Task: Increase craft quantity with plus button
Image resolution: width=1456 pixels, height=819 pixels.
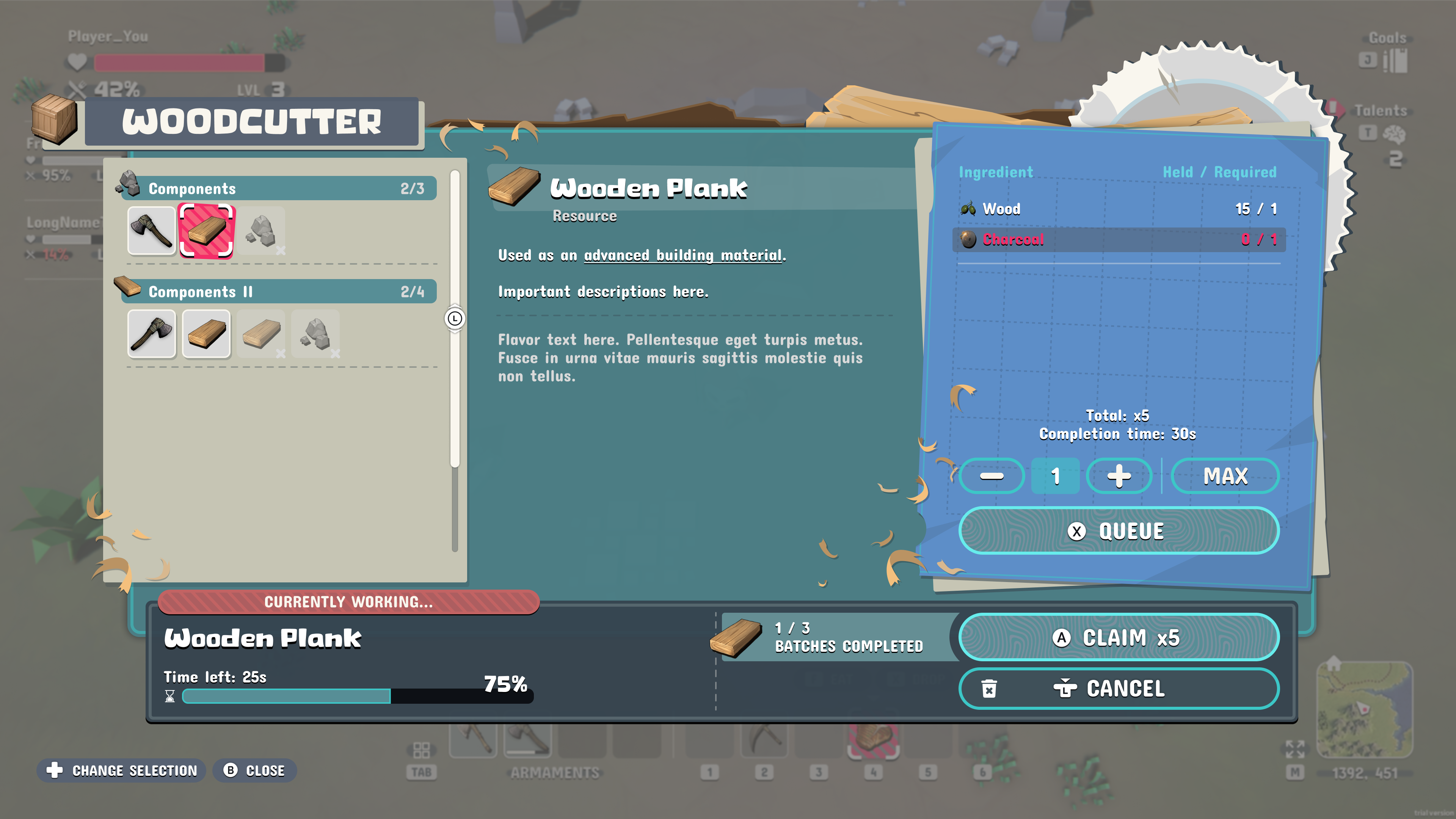Action: point(1119,476)
